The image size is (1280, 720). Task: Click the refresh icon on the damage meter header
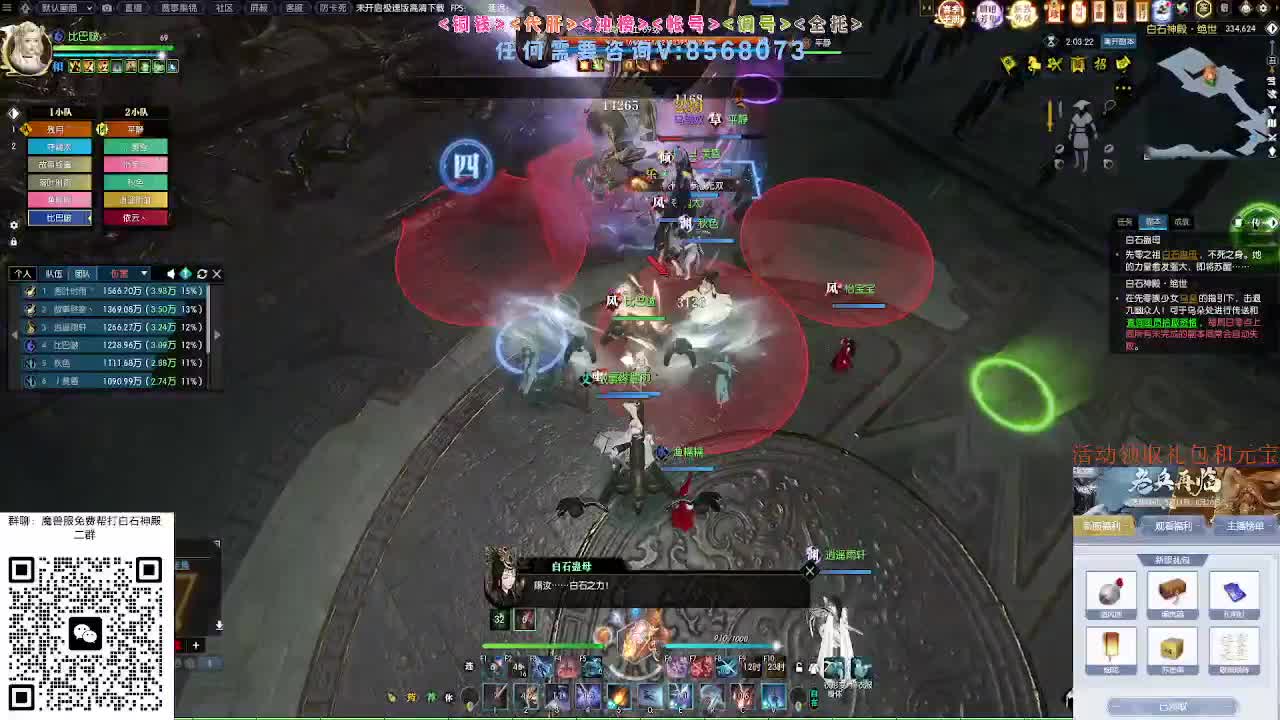click(x=202, y=273)
